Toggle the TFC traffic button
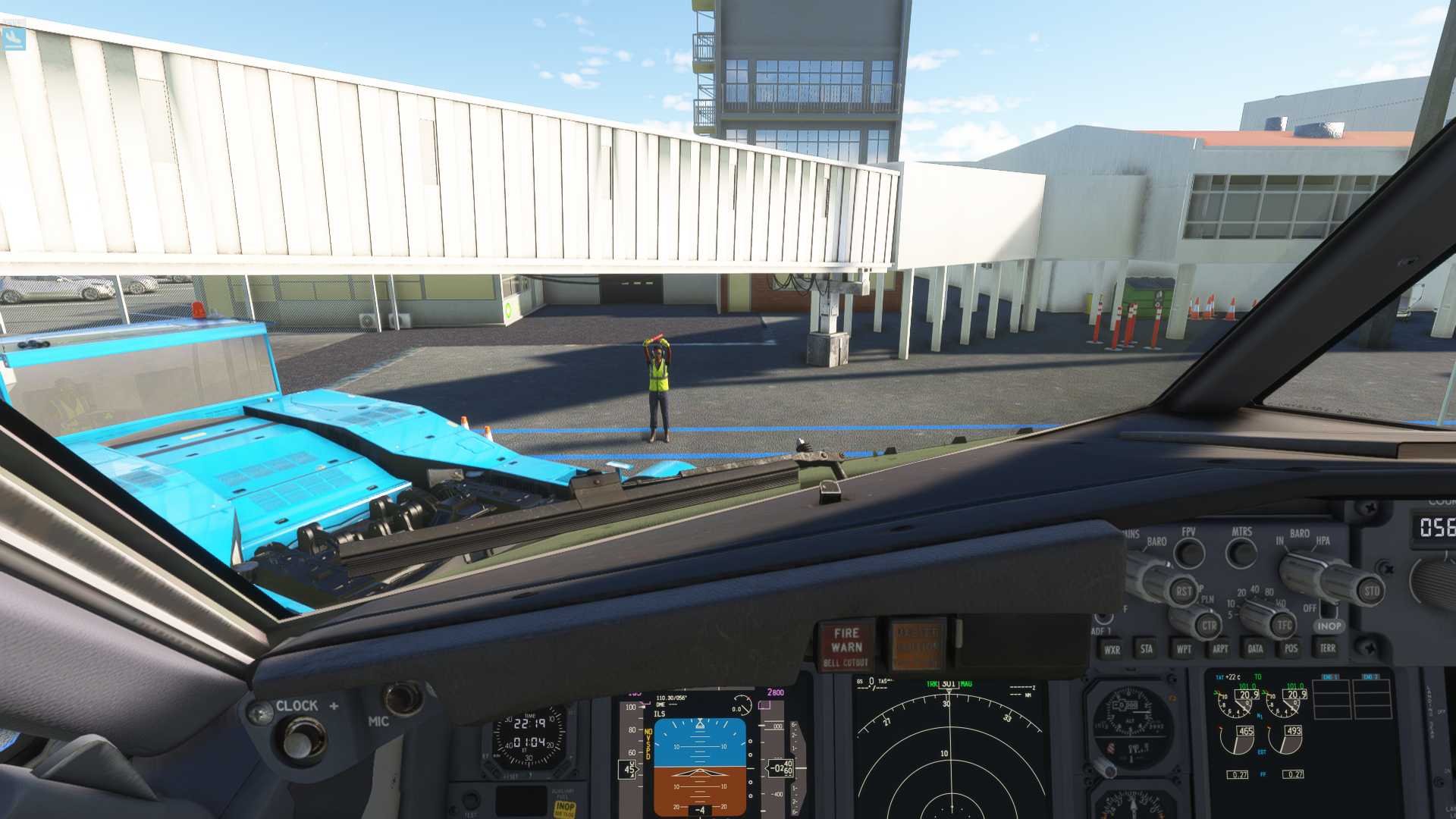This screenshot has height=819, width=1456. (x=1283, y=626)
